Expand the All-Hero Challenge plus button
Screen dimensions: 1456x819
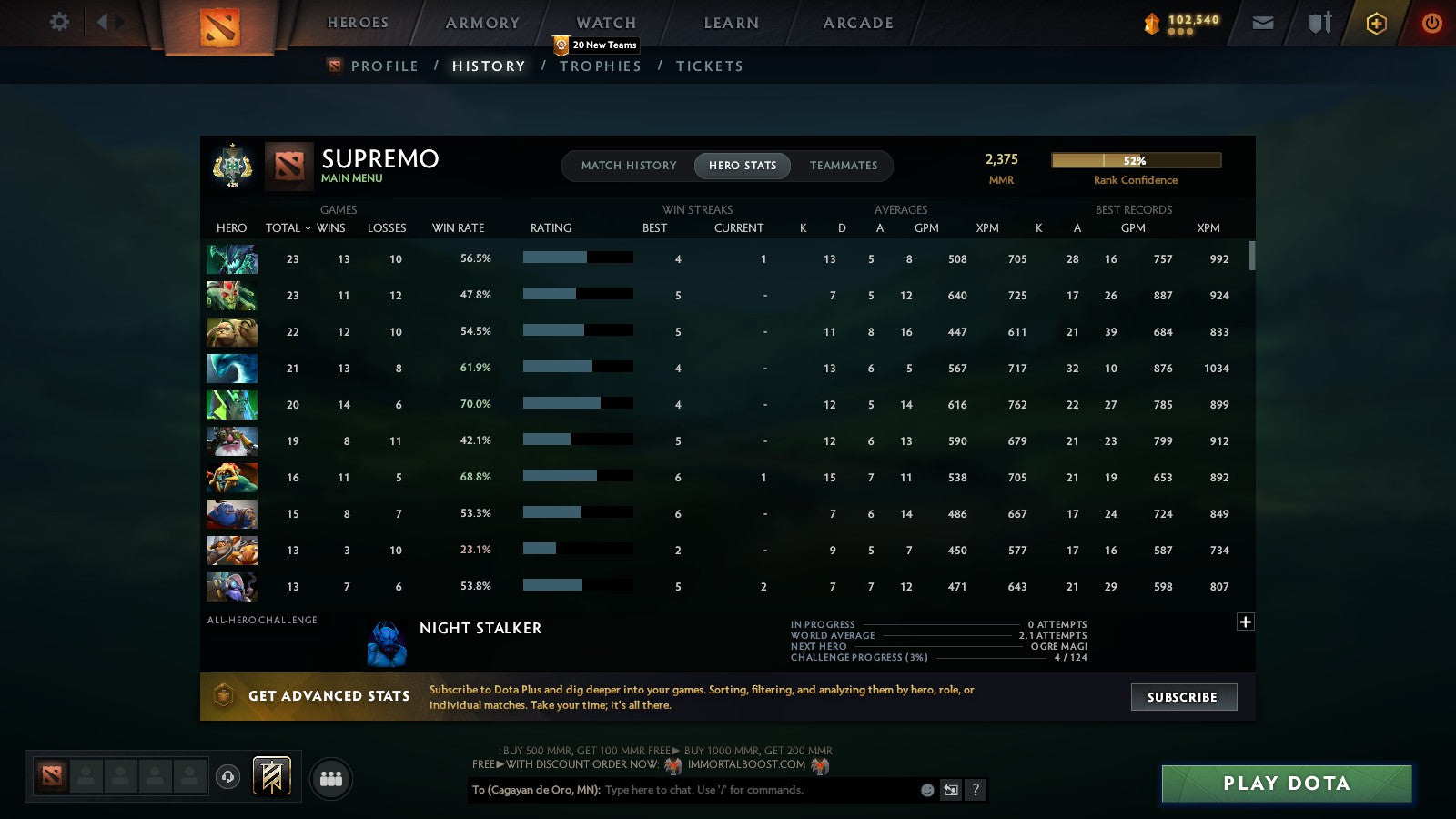[1244, 621]
